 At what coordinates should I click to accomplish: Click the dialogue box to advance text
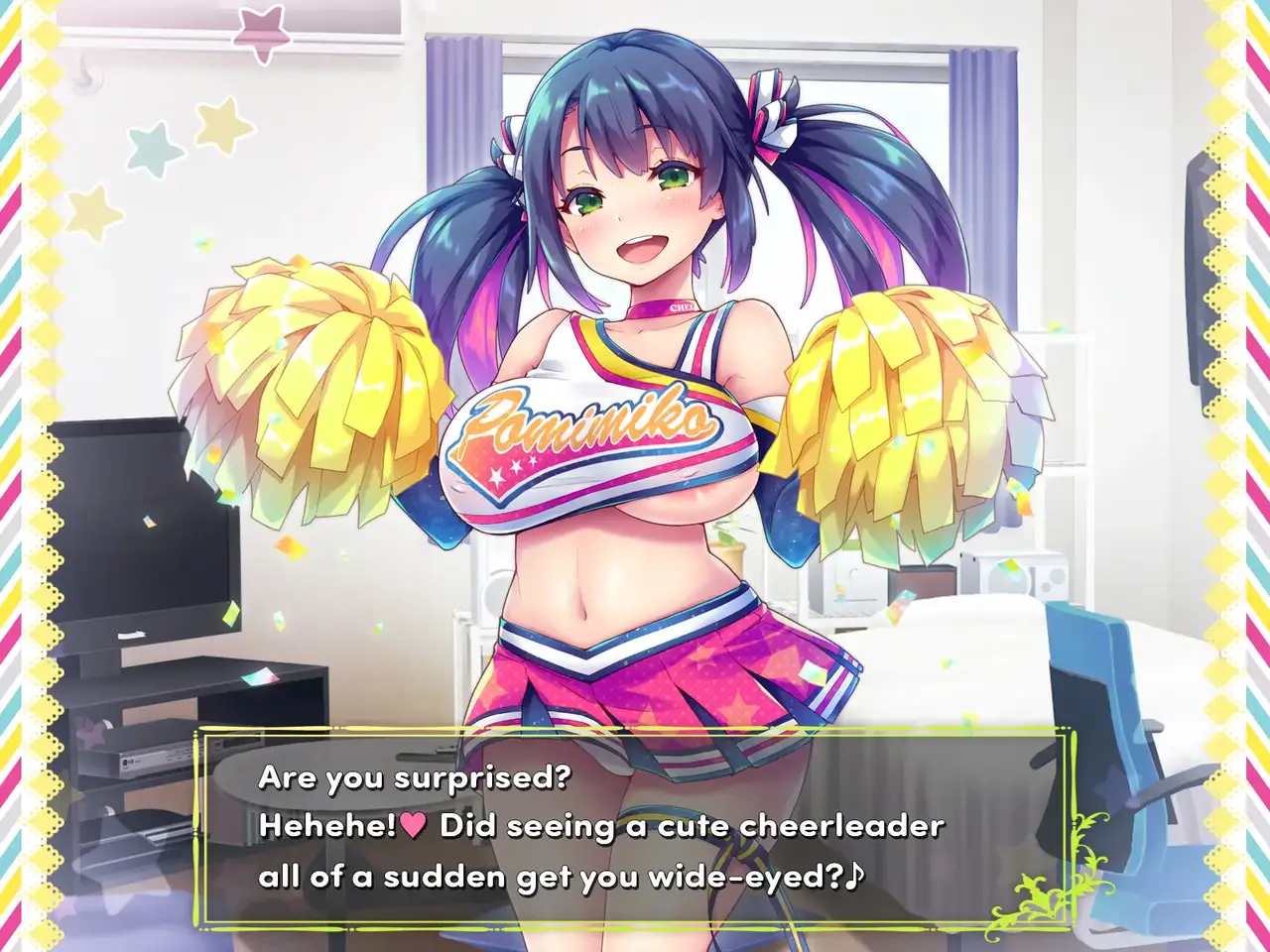tap(633, 827)
